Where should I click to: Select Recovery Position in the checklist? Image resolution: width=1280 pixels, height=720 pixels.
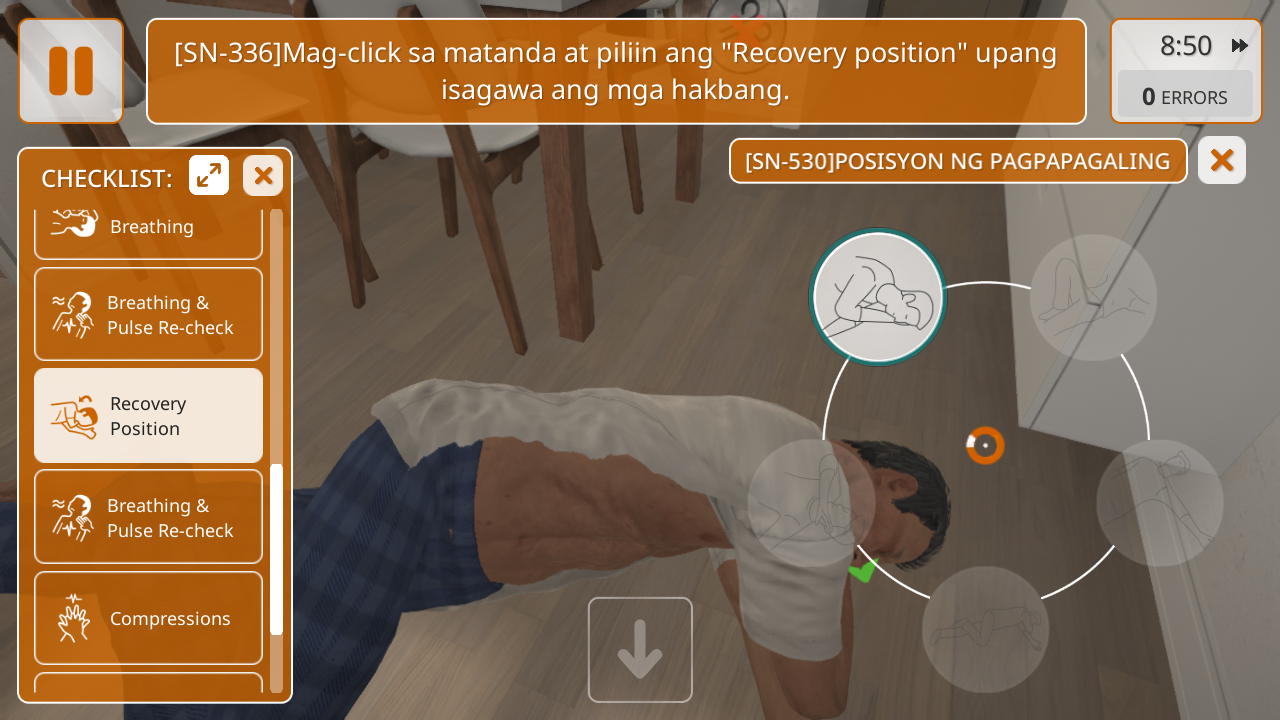(x=149, y=416)
